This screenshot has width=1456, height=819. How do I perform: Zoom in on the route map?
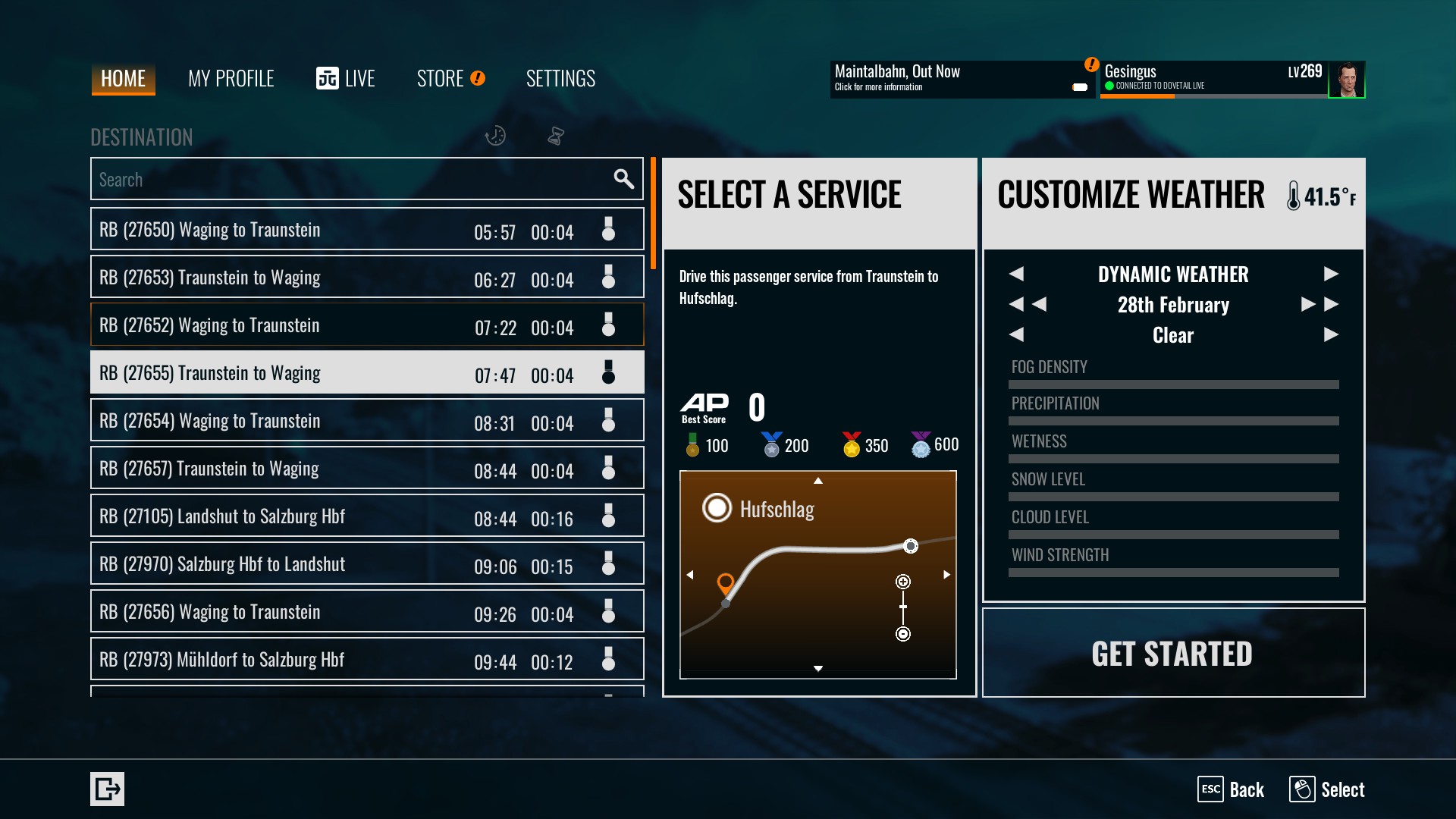tap(903, 582)
